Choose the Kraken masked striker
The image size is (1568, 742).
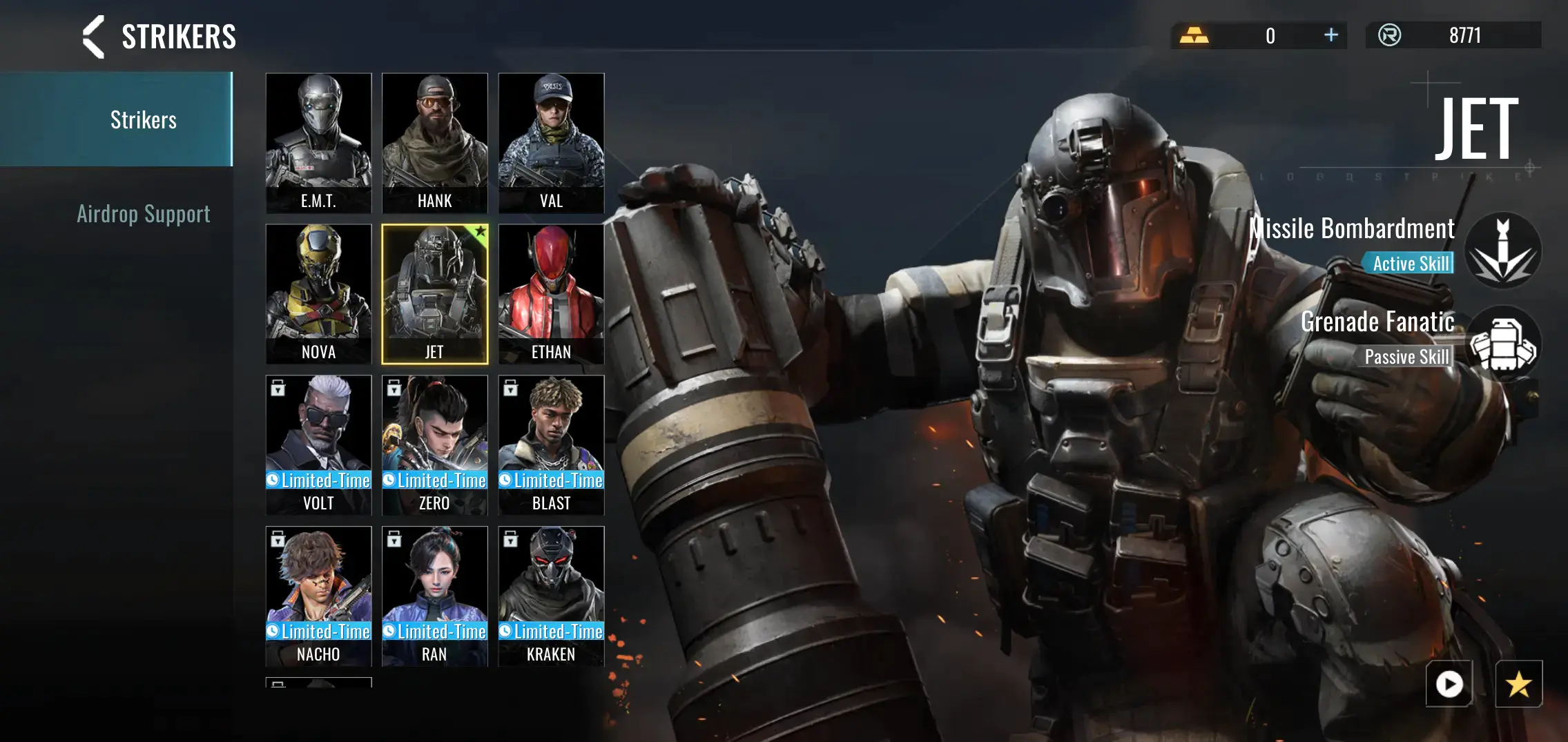click(x=551, y=596)
